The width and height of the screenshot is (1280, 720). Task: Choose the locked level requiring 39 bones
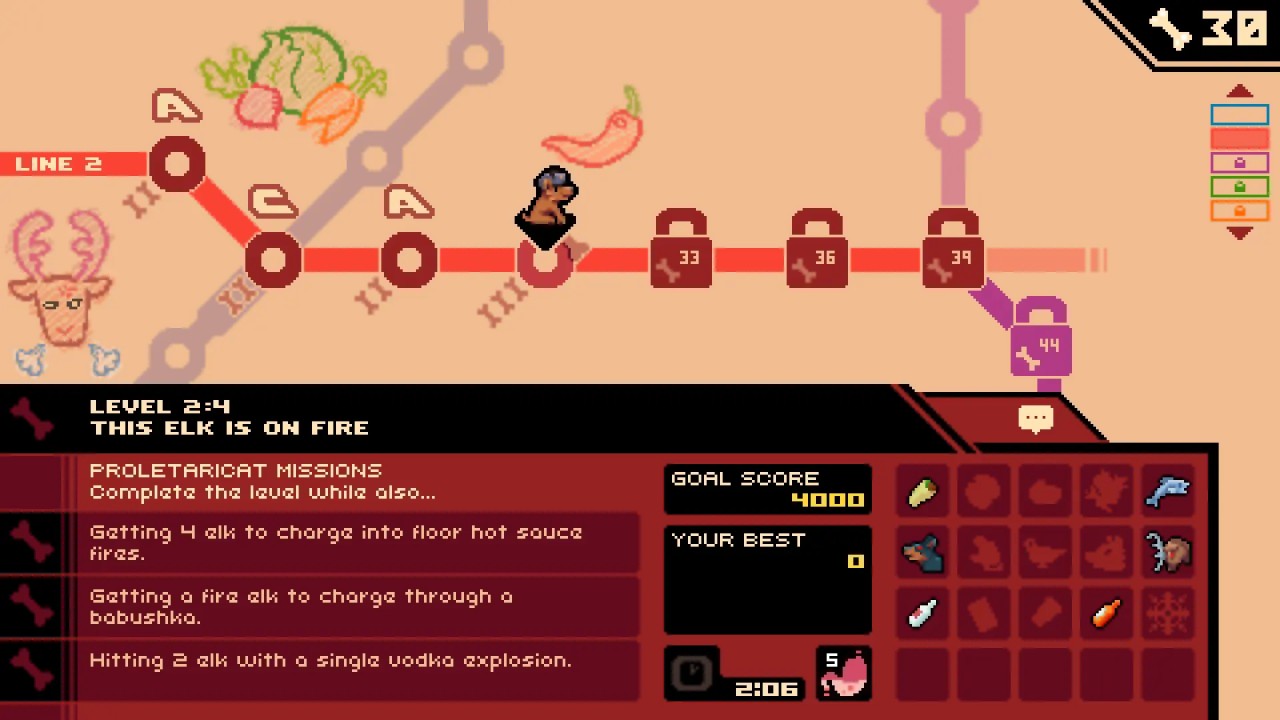coord(953,257)
